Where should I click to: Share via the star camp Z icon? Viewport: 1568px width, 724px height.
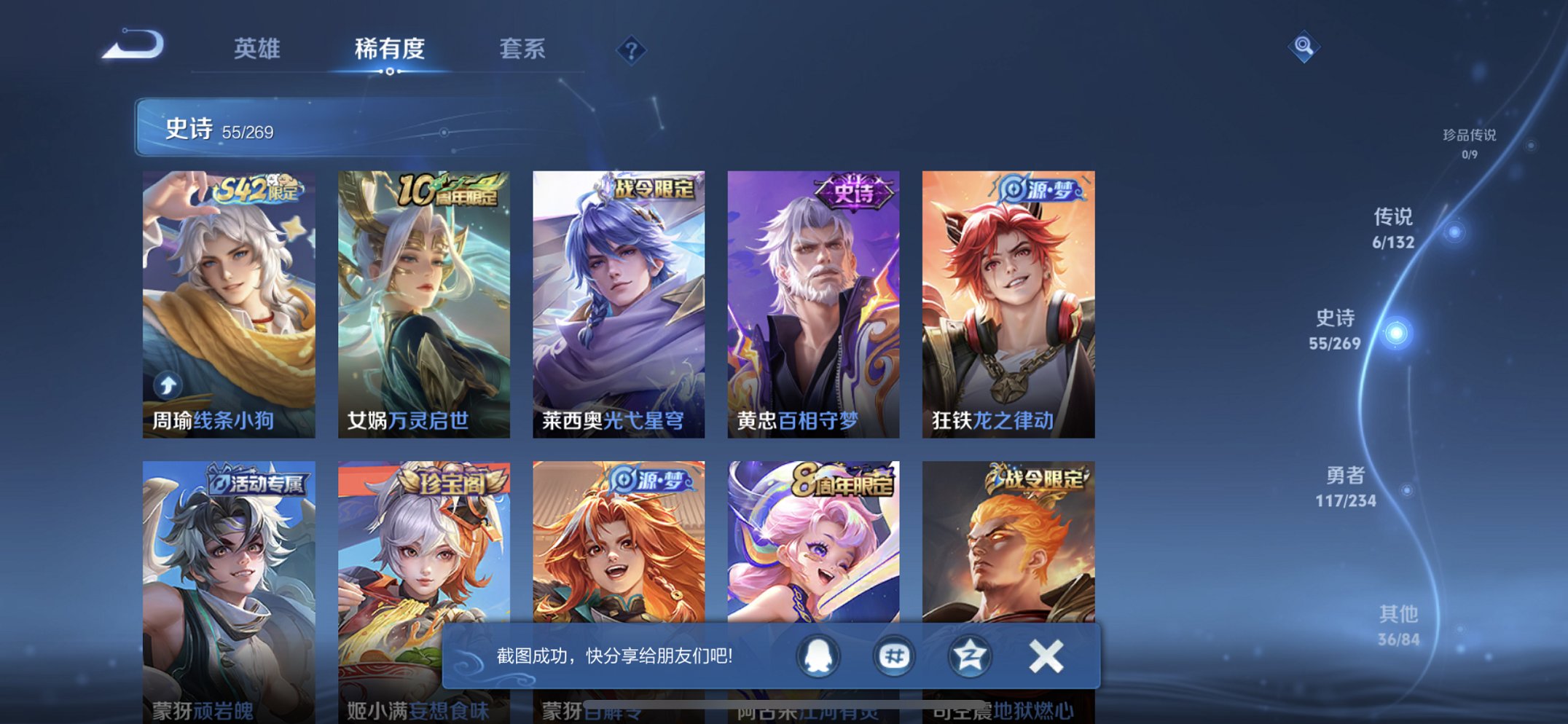point(969,655)
